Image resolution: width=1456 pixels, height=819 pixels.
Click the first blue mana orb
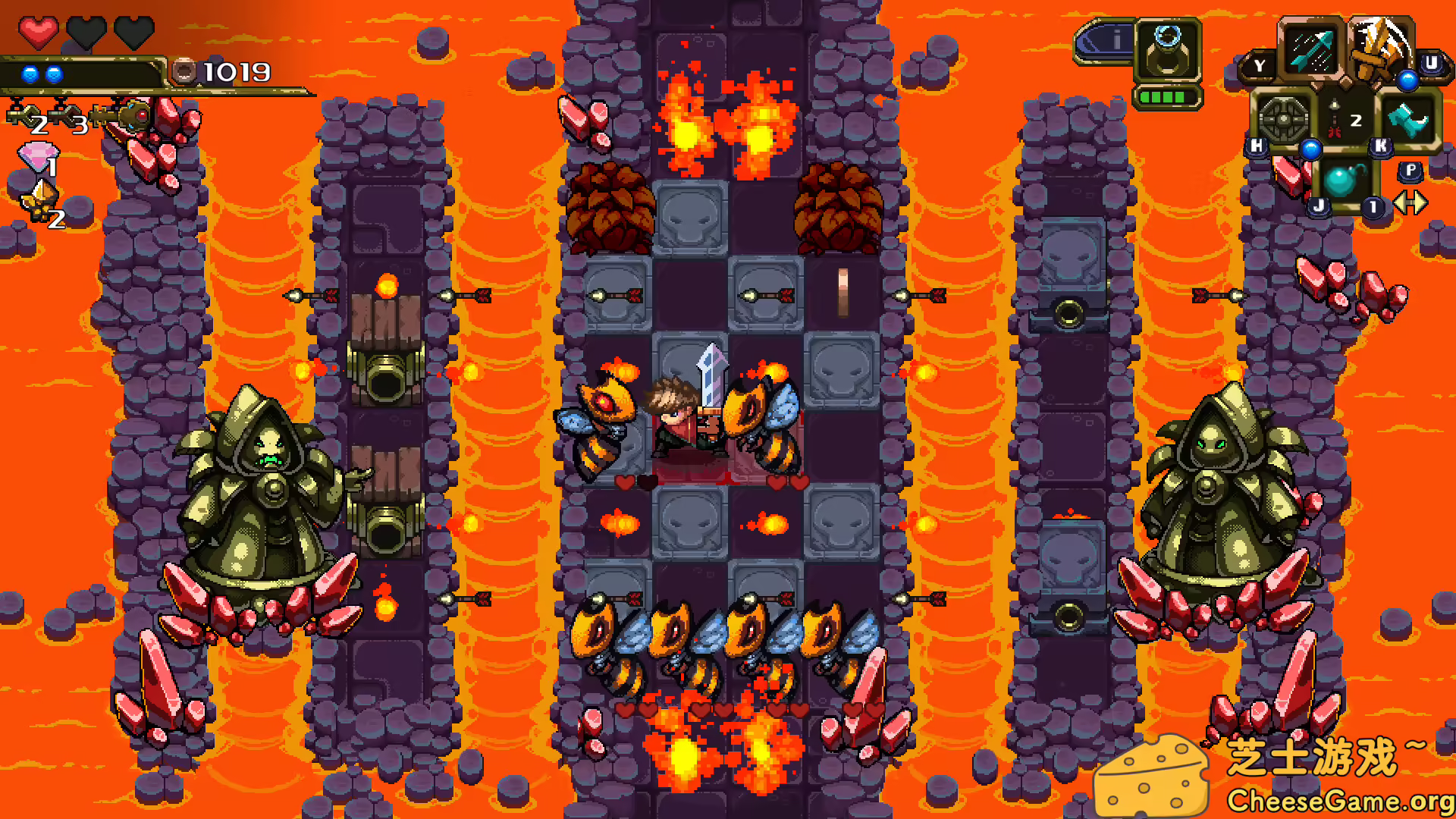pyautogui.click(x=30, y=74)
